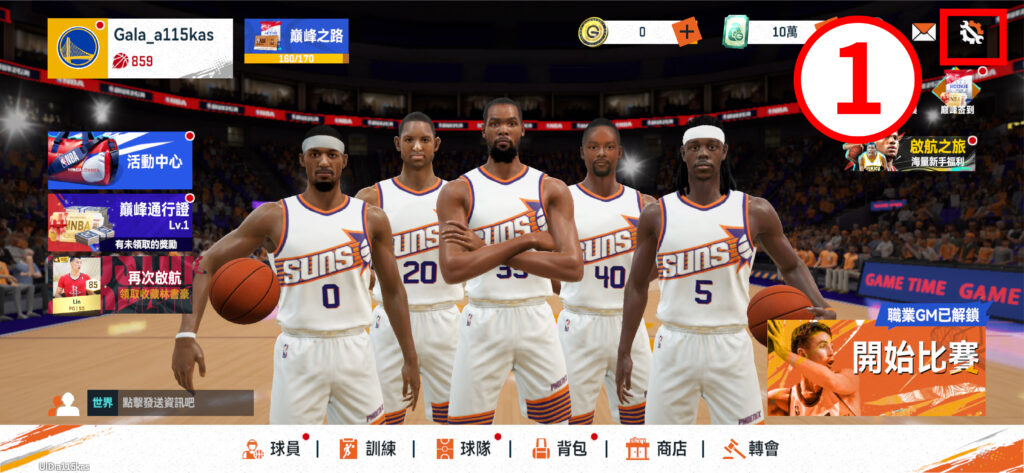
Task: Add gold coins with the plus button
Action: [686, 32]
